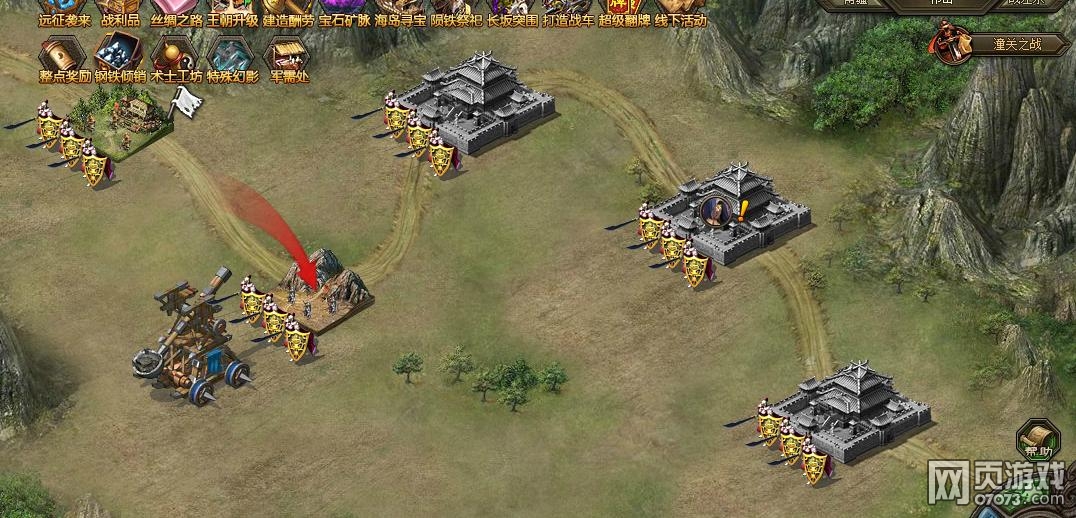Click the exclamation quest marker on the fortress
This screenshot has height=518, width=1076.
click(x=743, y=209)
